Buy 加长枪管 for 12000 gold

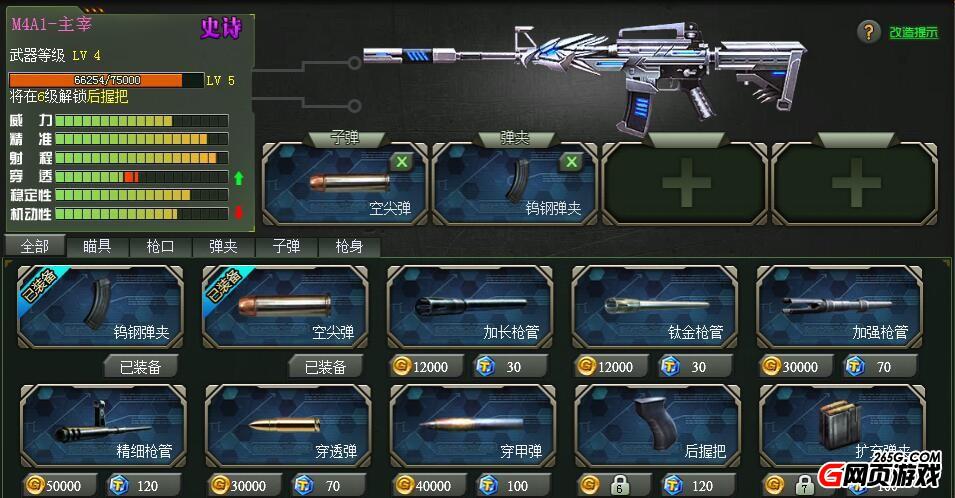(x=421, y=367)
